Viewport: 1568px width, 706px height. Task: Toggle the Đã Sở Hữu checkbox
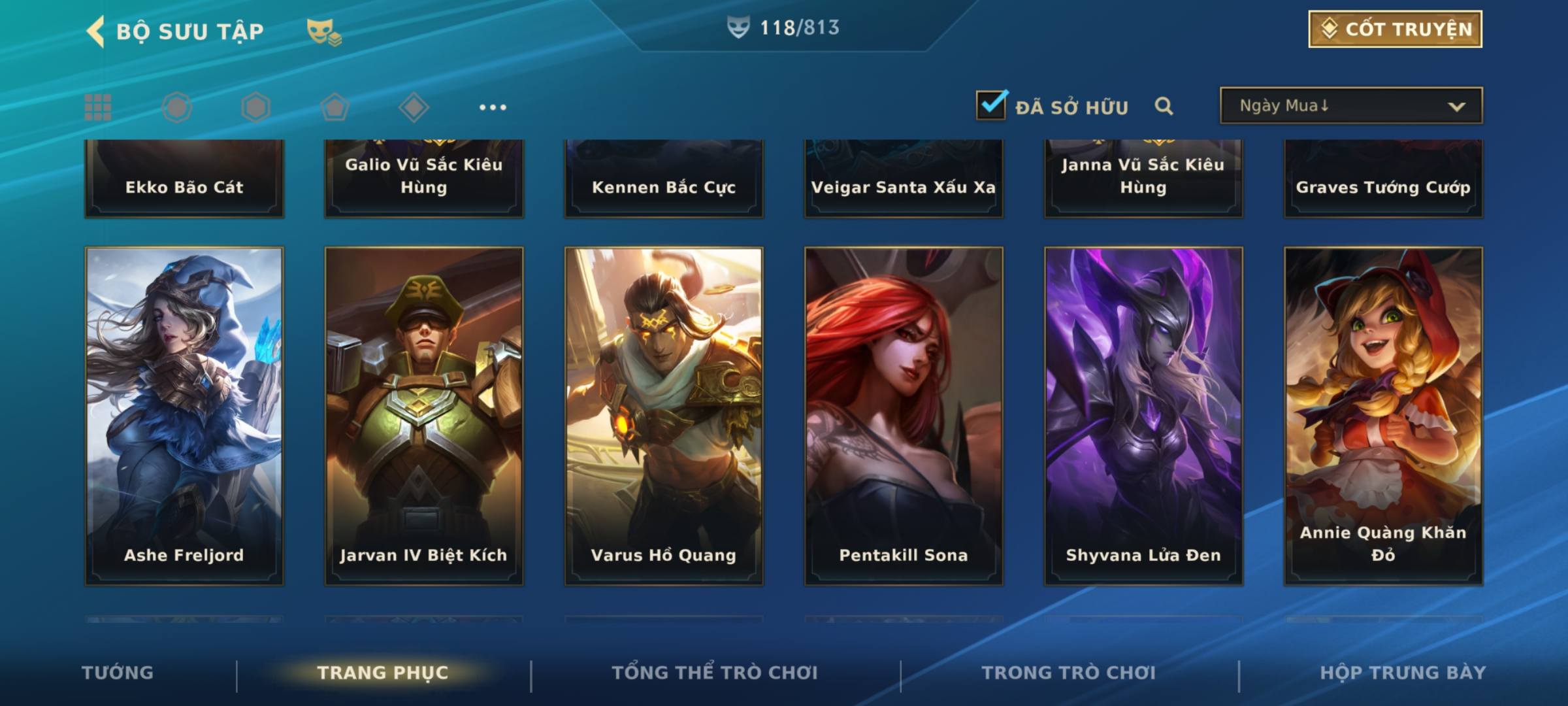(991, 105)
